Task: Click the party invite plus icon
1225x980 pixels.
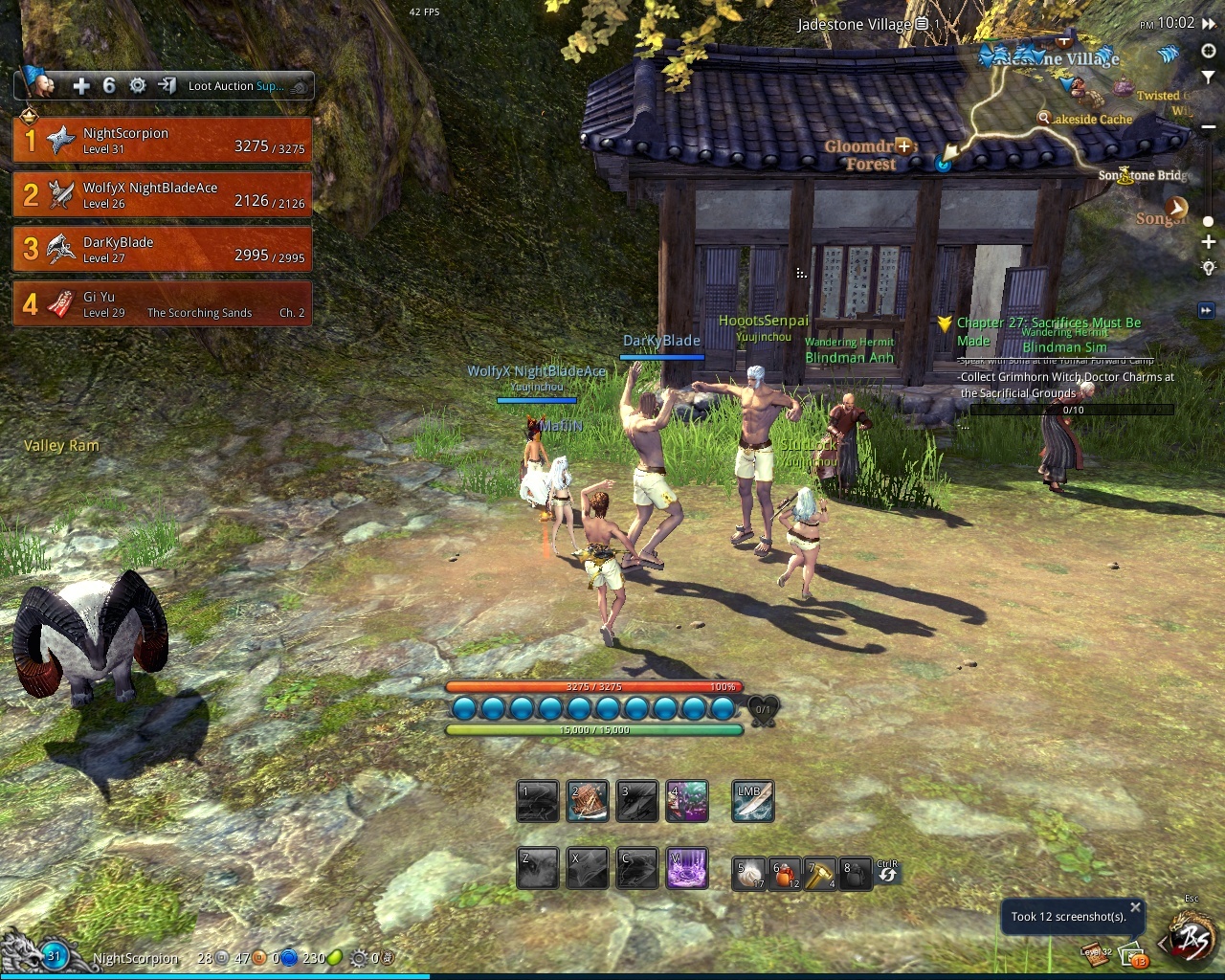Action: pos(81,86)
